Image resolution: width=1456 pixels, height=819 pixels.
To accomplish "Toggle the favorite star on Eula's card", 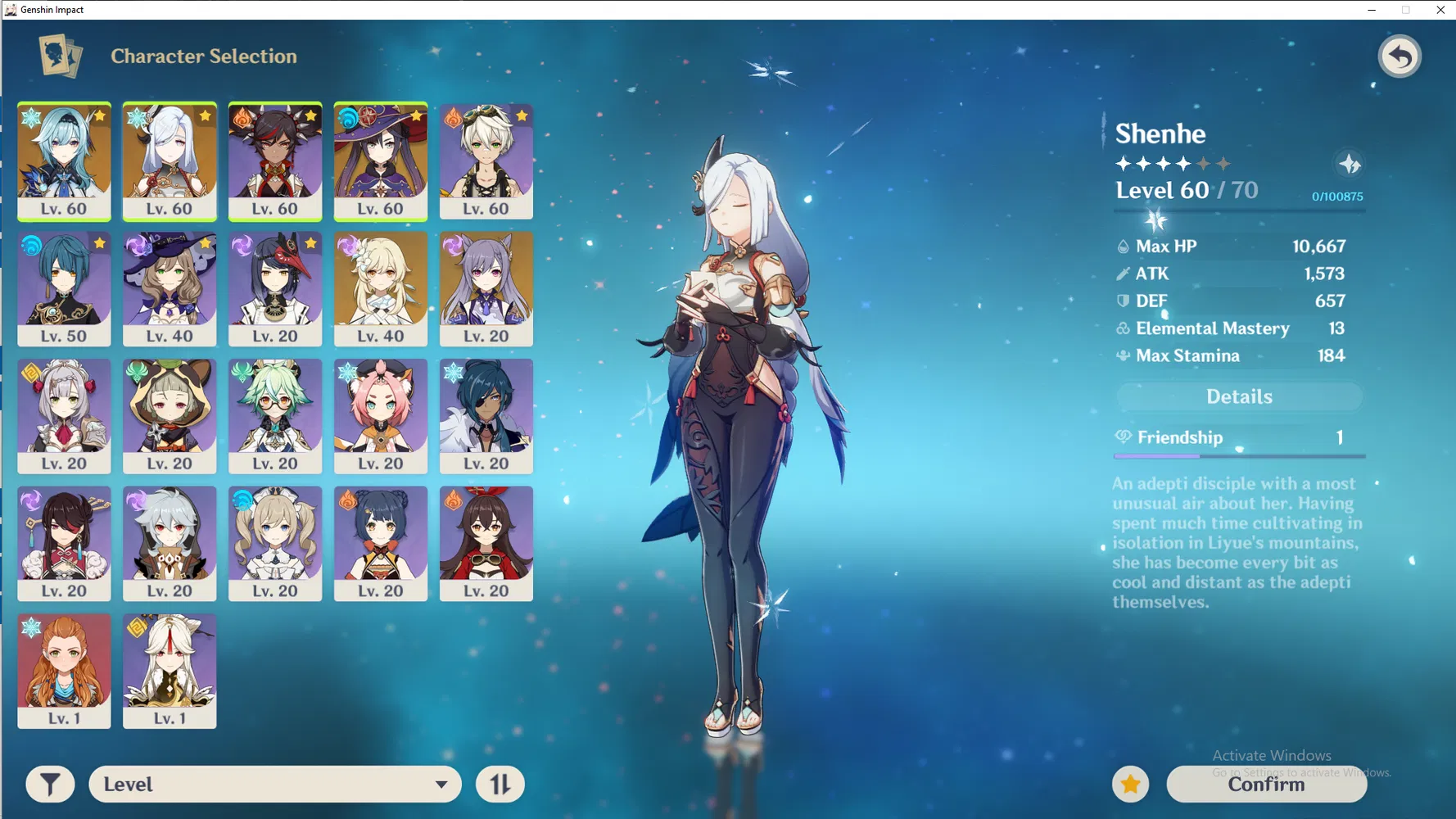I will (99, 115).
